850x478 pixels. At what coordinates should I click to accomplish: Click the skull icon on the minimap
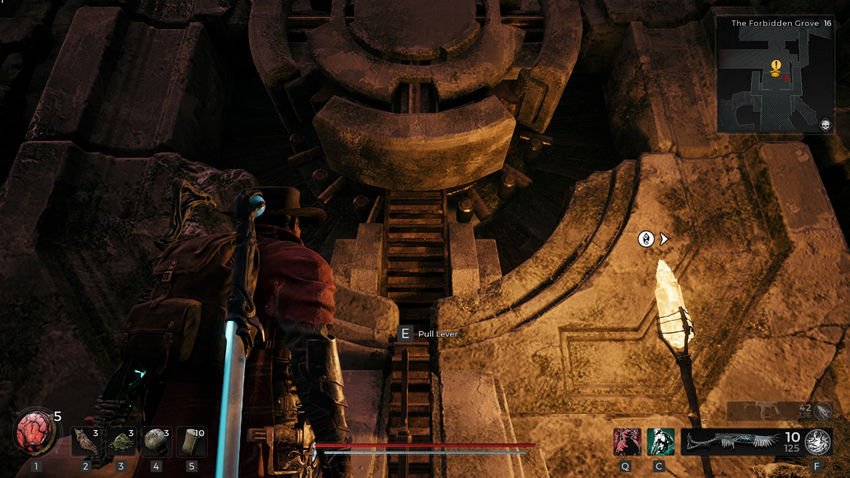(826, 125)
